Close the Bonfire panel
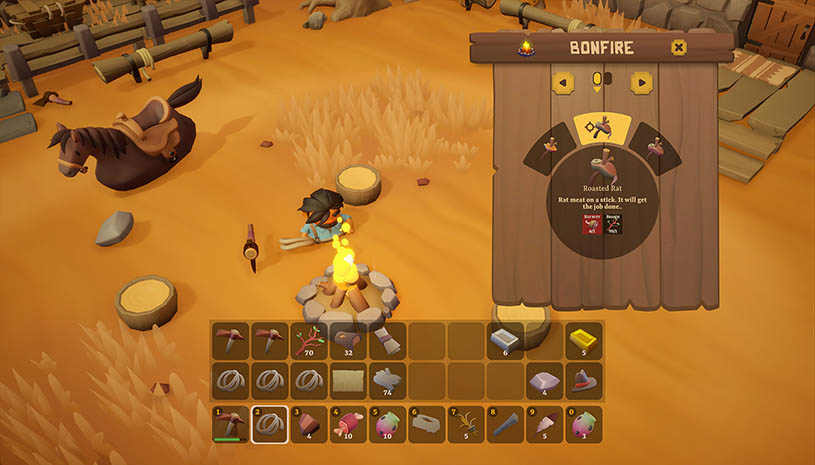This screenshot has height=465, width=815. [679, 47]
